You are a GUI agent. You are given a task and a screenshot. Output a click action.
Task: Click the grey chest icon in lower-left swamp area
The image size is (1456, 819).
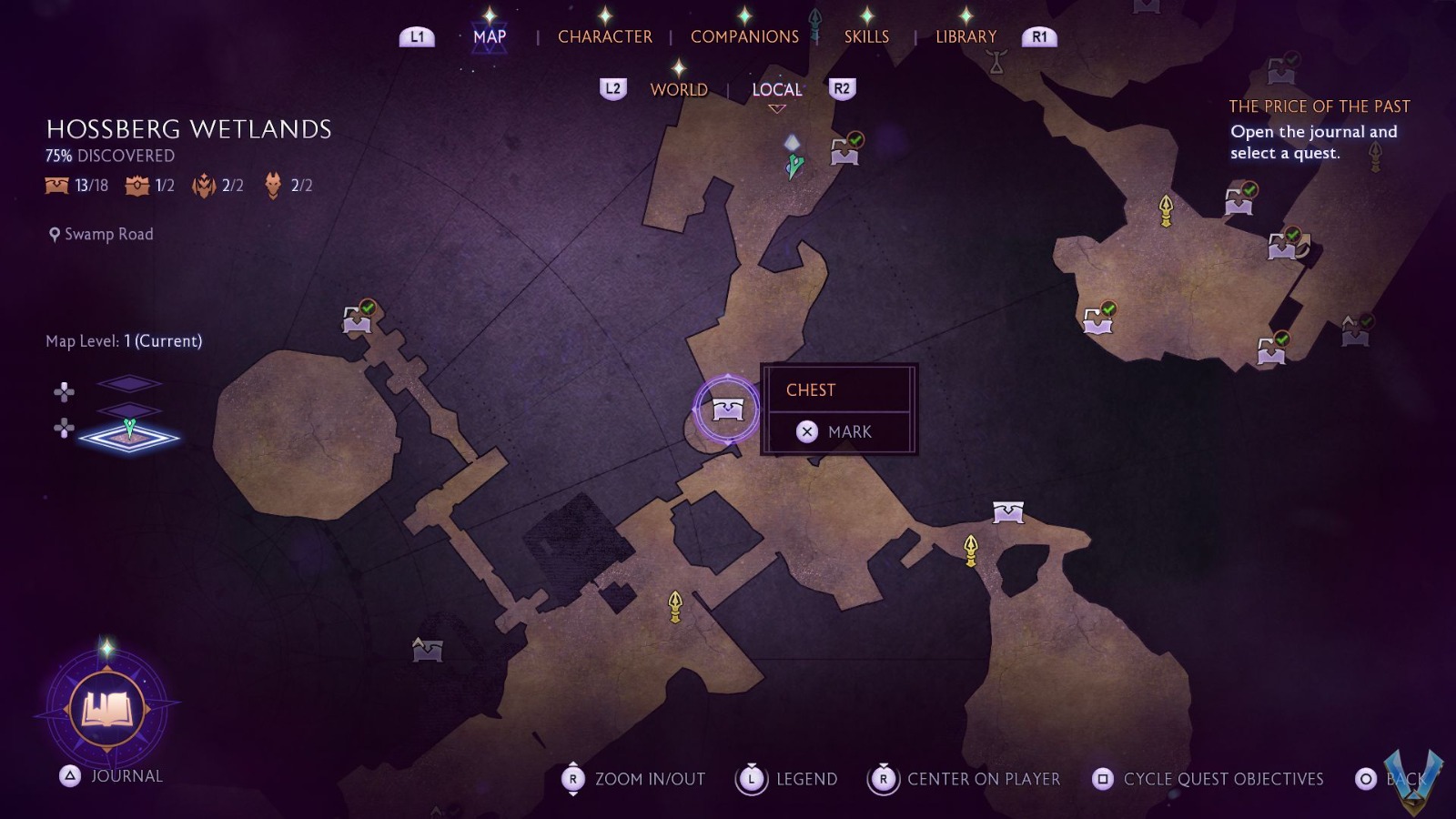428,650
